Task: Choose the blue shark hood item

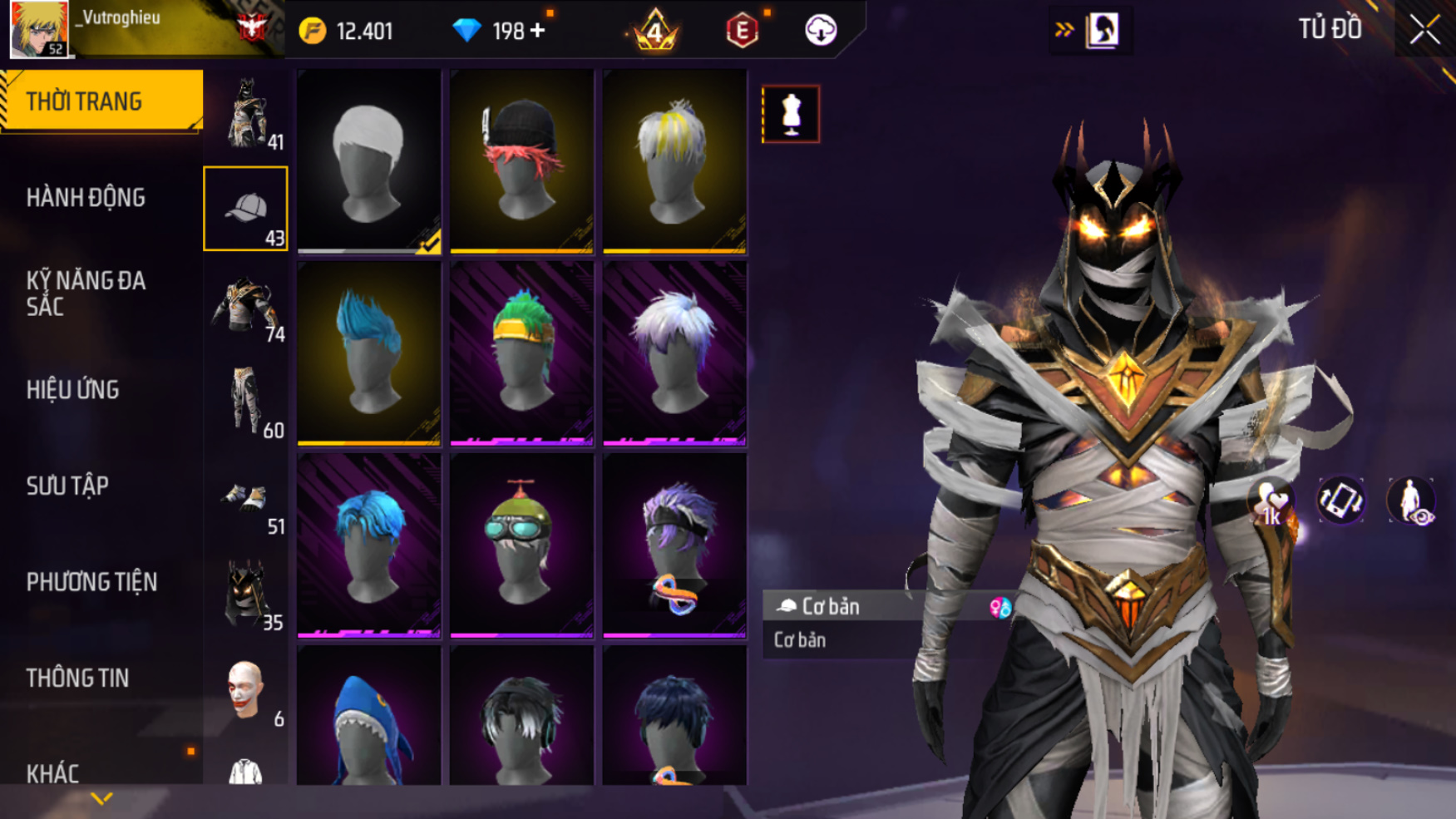Action: pyautogui.click(x=369, y=719)
